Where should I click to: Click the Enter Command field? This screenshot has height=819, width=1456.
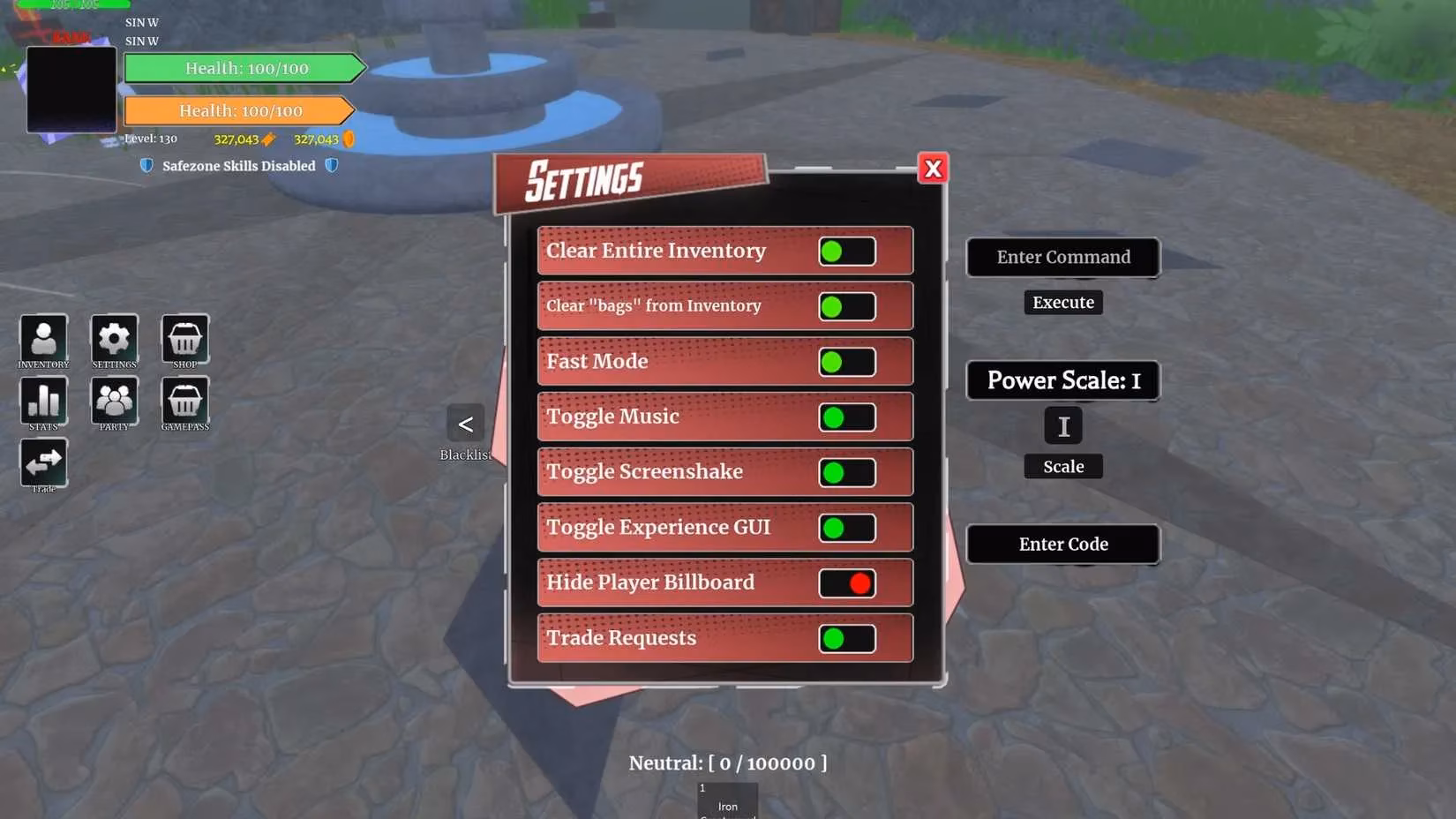pos(1062,257)
